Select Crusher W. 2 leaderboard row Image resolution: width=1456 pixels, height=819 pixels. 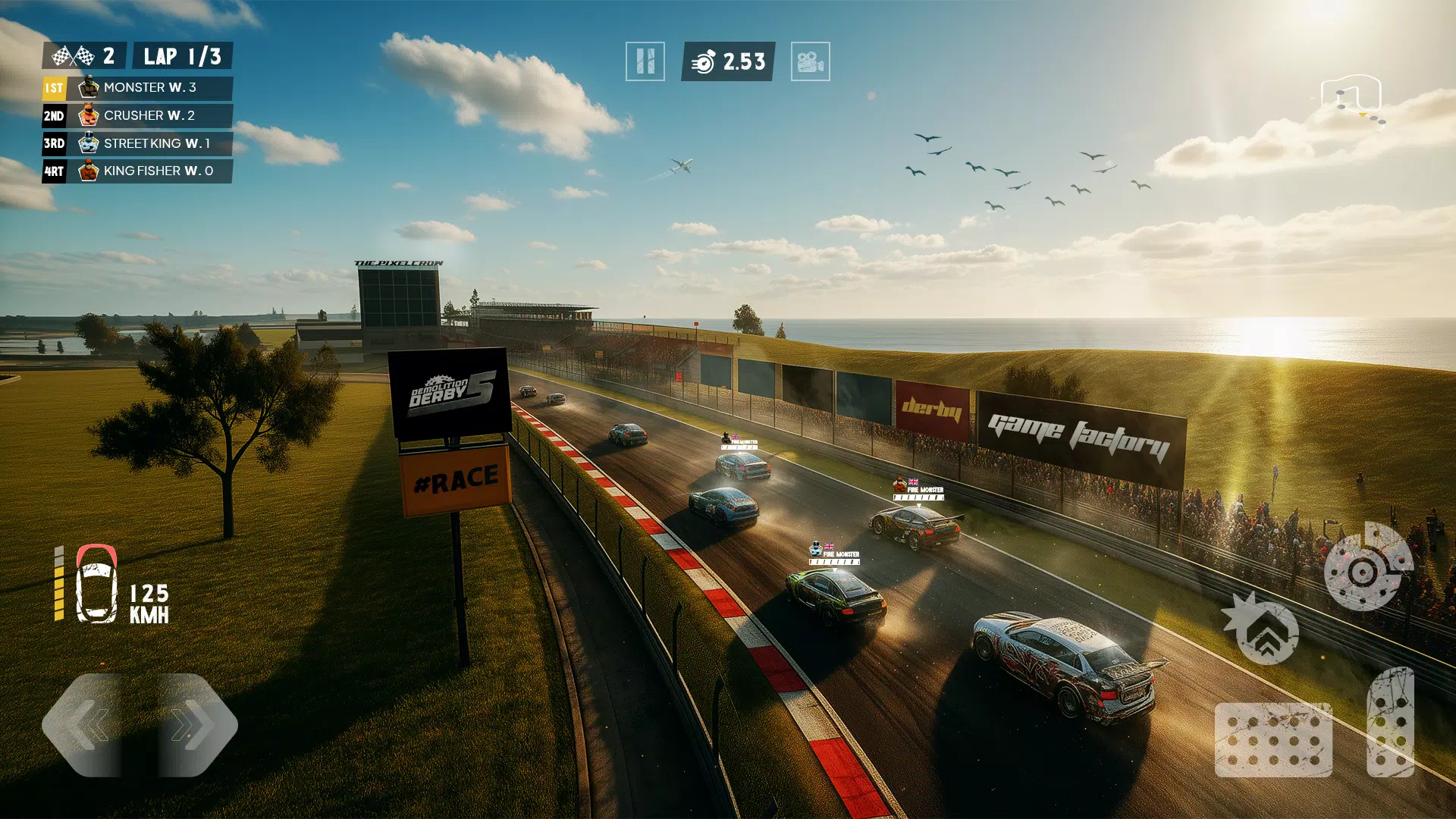pyautogui.click(x=137, y=116)
